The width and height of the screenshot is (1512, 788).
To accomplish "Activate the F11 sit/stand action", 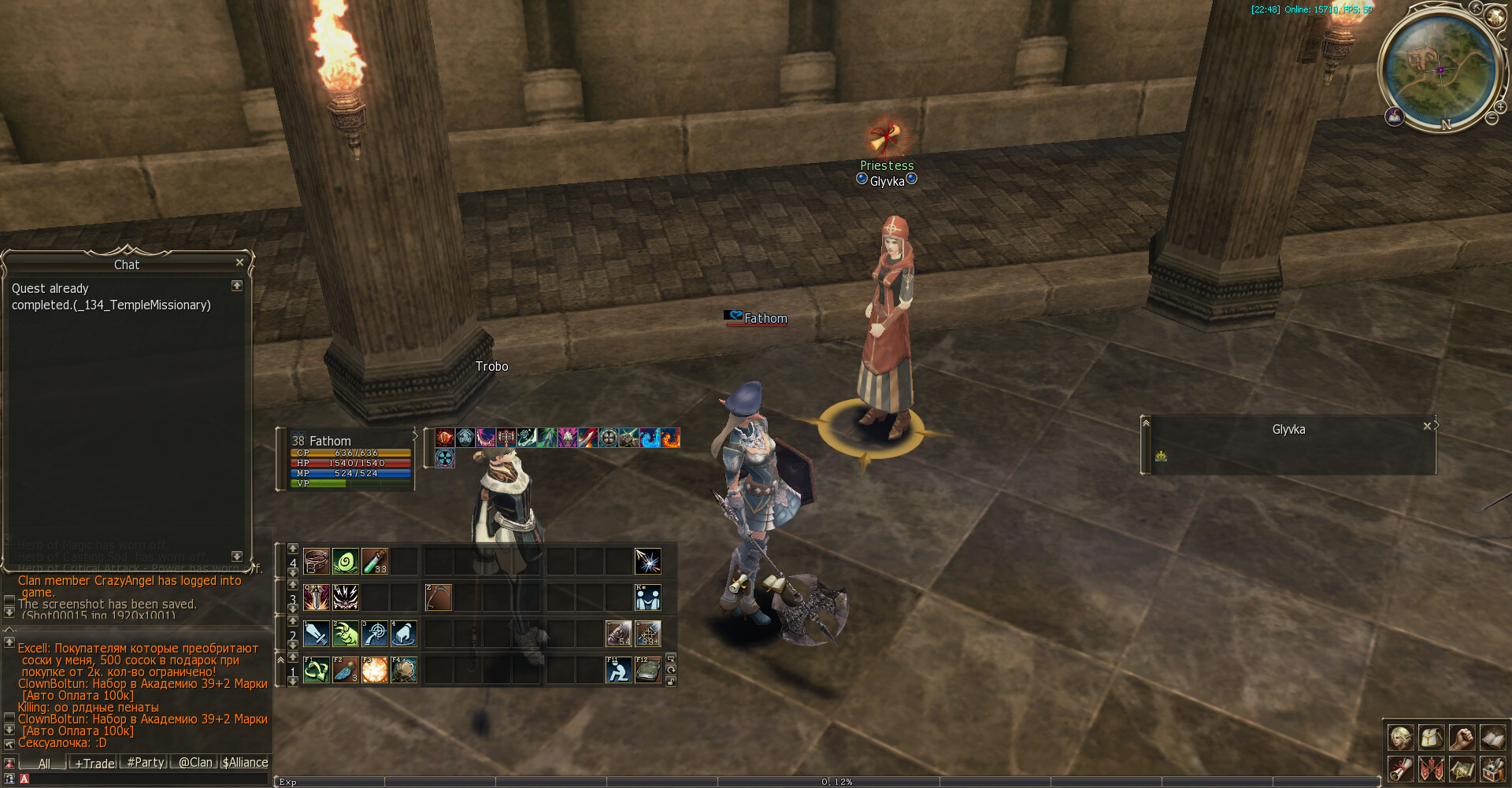I will [x=618, y=670].
